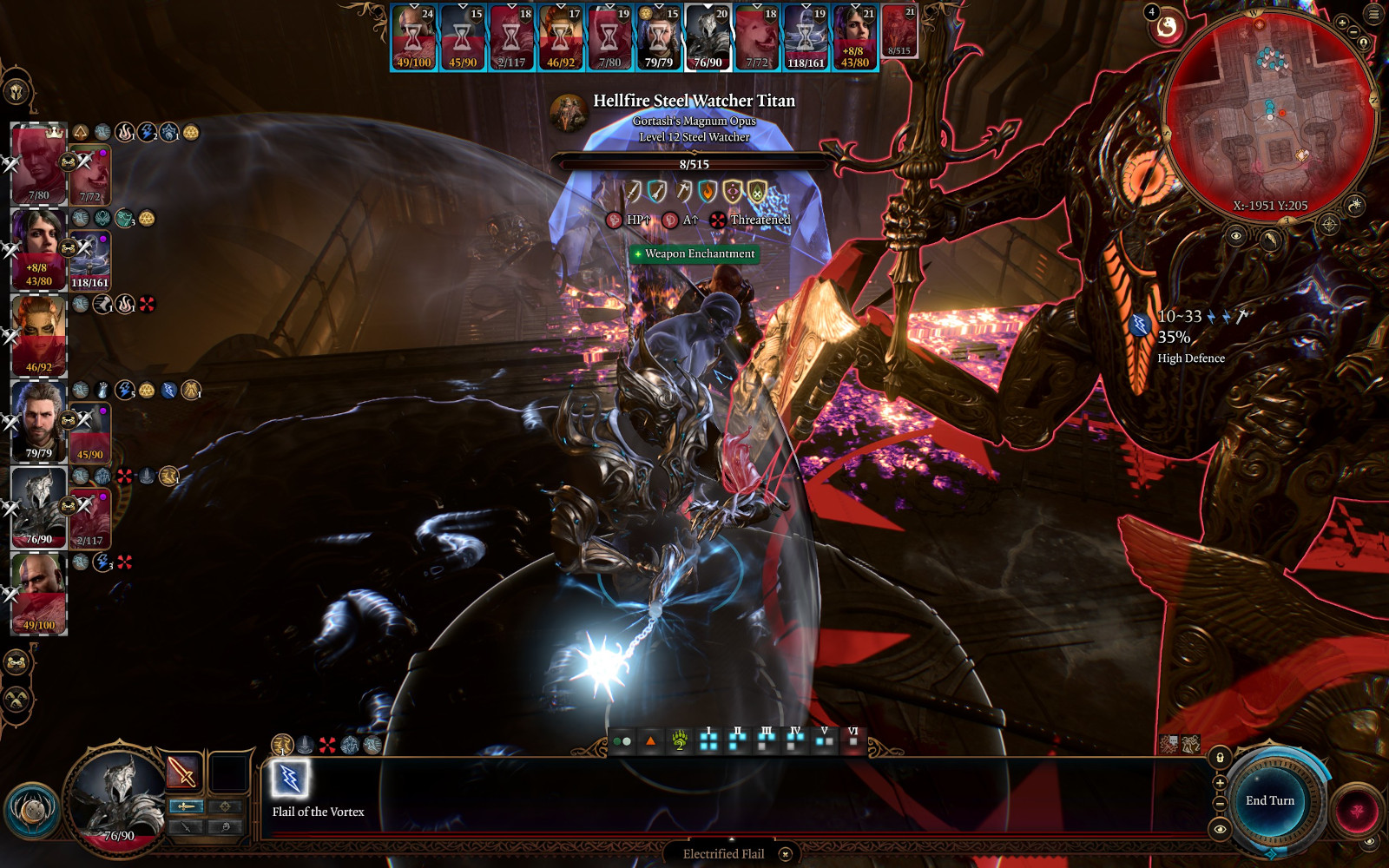Add a hotbar row with the plus button
The width and height of the screenshot is (1389, 868).
tap(1220, 783)
